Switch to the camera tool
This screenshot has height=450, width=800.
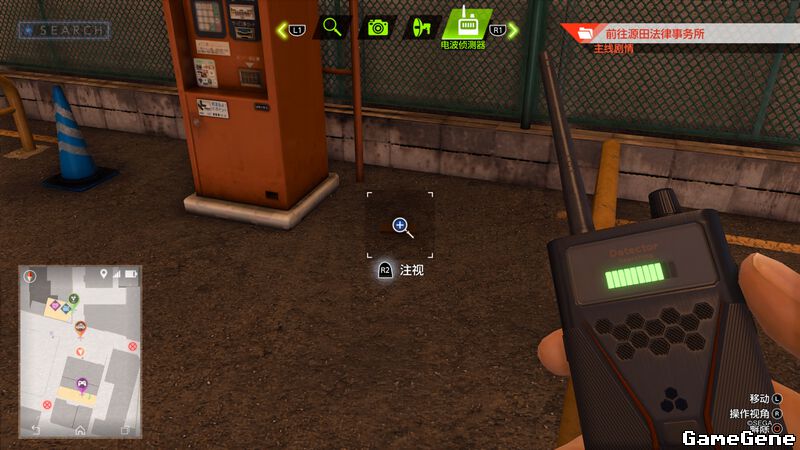click(377, 27)
